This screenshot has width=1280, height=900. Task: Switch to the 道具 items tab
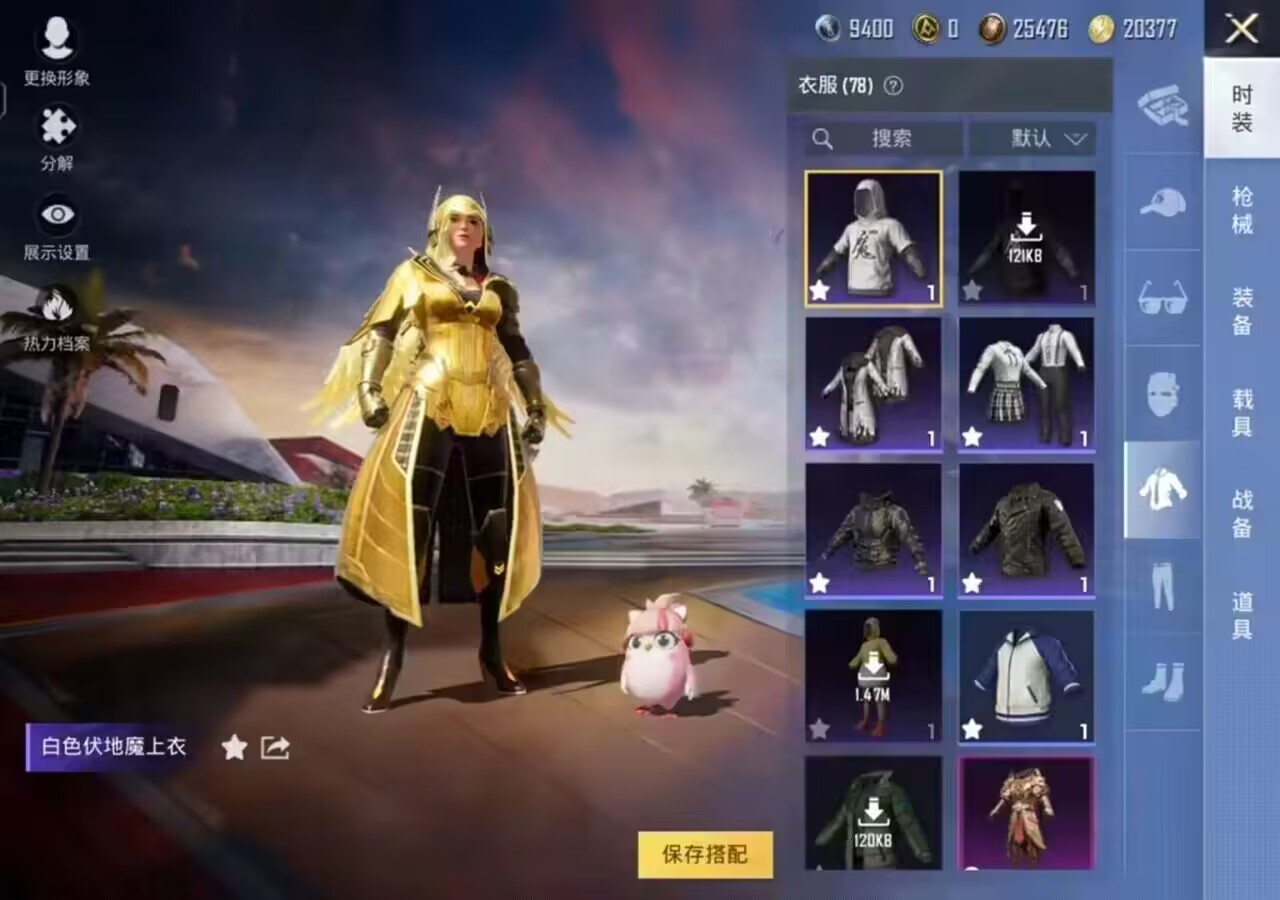(1242, 615)
